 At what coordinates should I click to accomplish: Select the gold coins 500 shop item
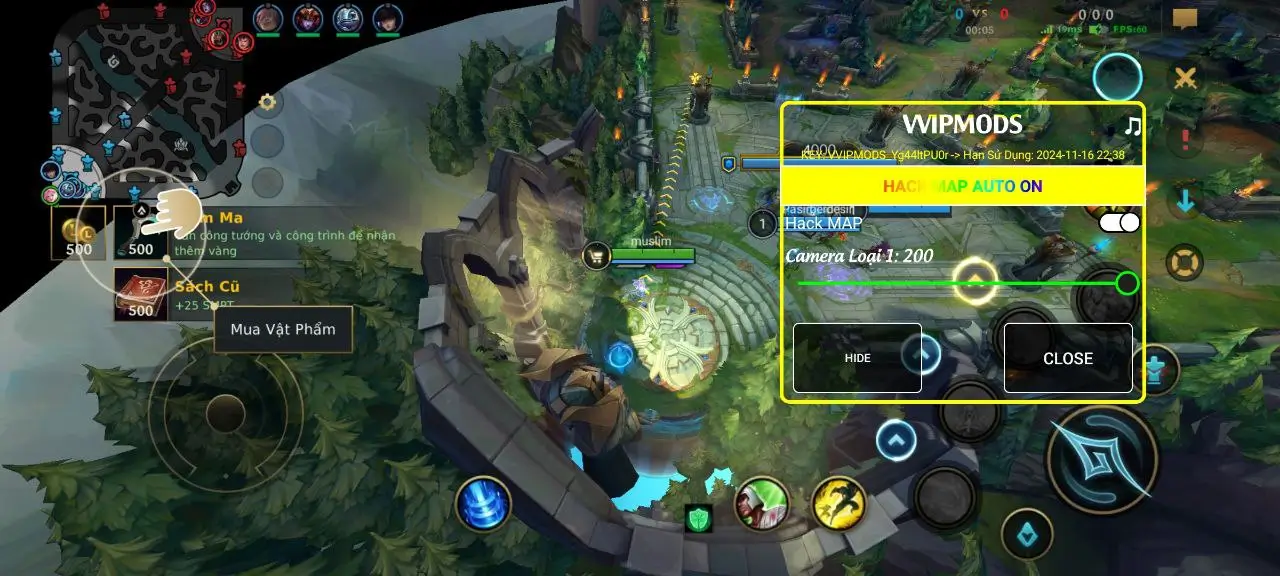click(x=79, y=233)
